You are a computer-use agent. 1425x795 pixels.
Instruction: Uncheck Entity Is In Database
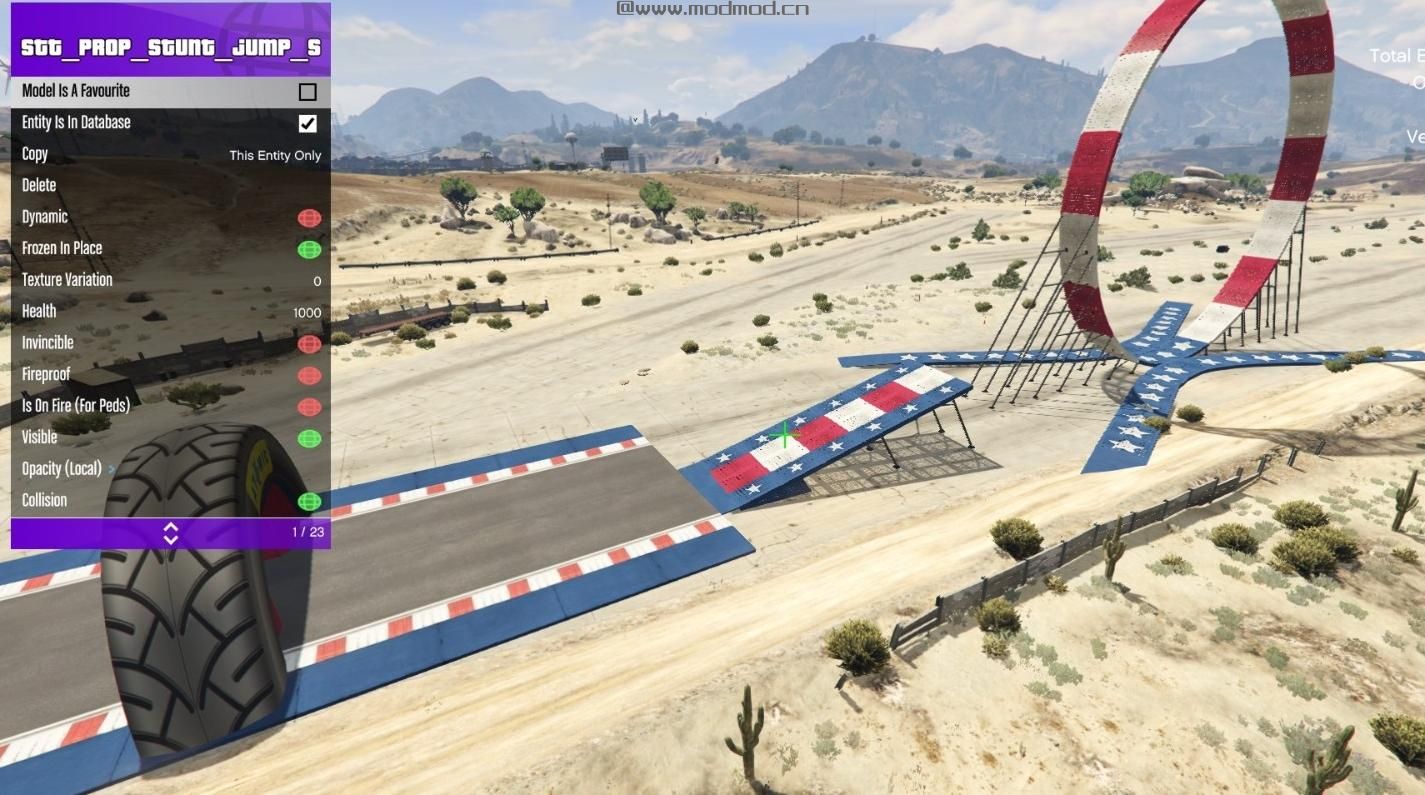click(x=308, y=124)
